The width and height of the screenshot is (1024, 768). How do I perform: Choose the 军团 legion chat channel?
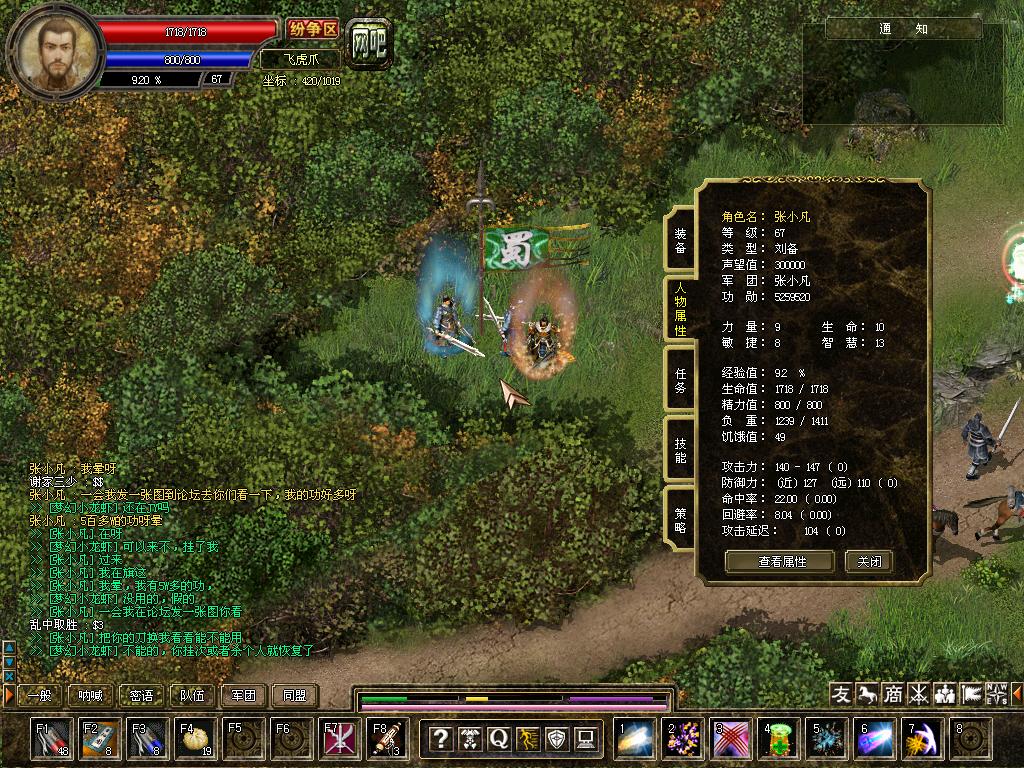[x=244, y=696]
